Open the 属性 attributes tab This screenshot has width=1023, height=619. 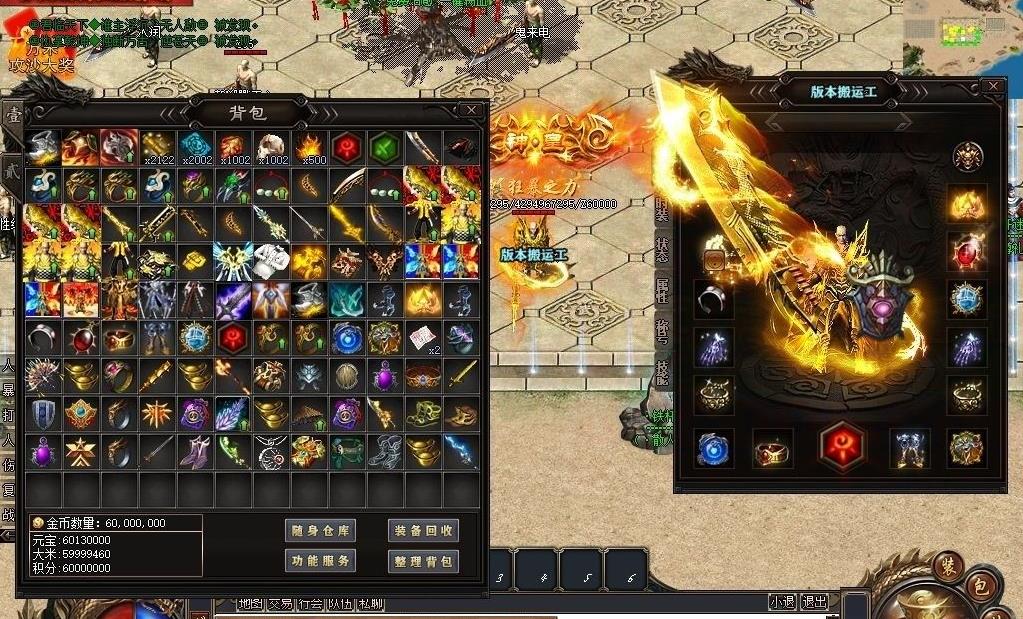tap(662, 291)
